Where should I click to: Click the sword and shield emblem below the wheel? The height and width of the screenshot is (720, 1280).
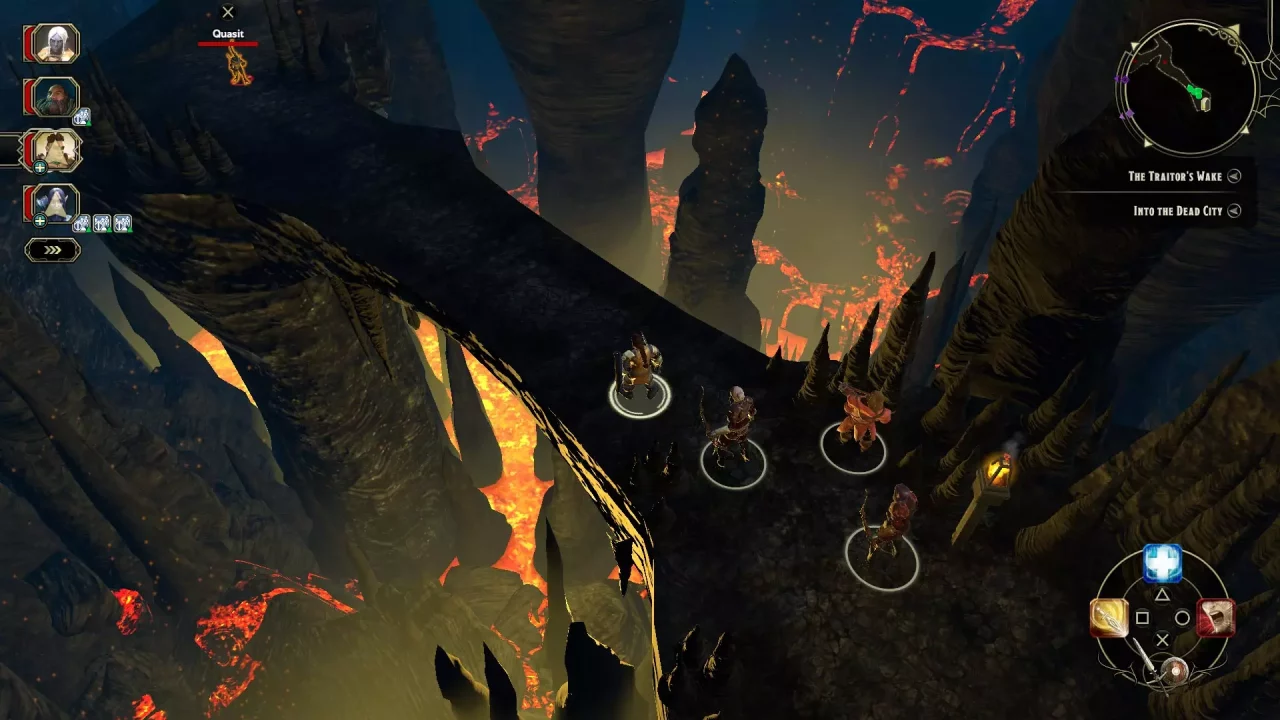click(1175, 669)
